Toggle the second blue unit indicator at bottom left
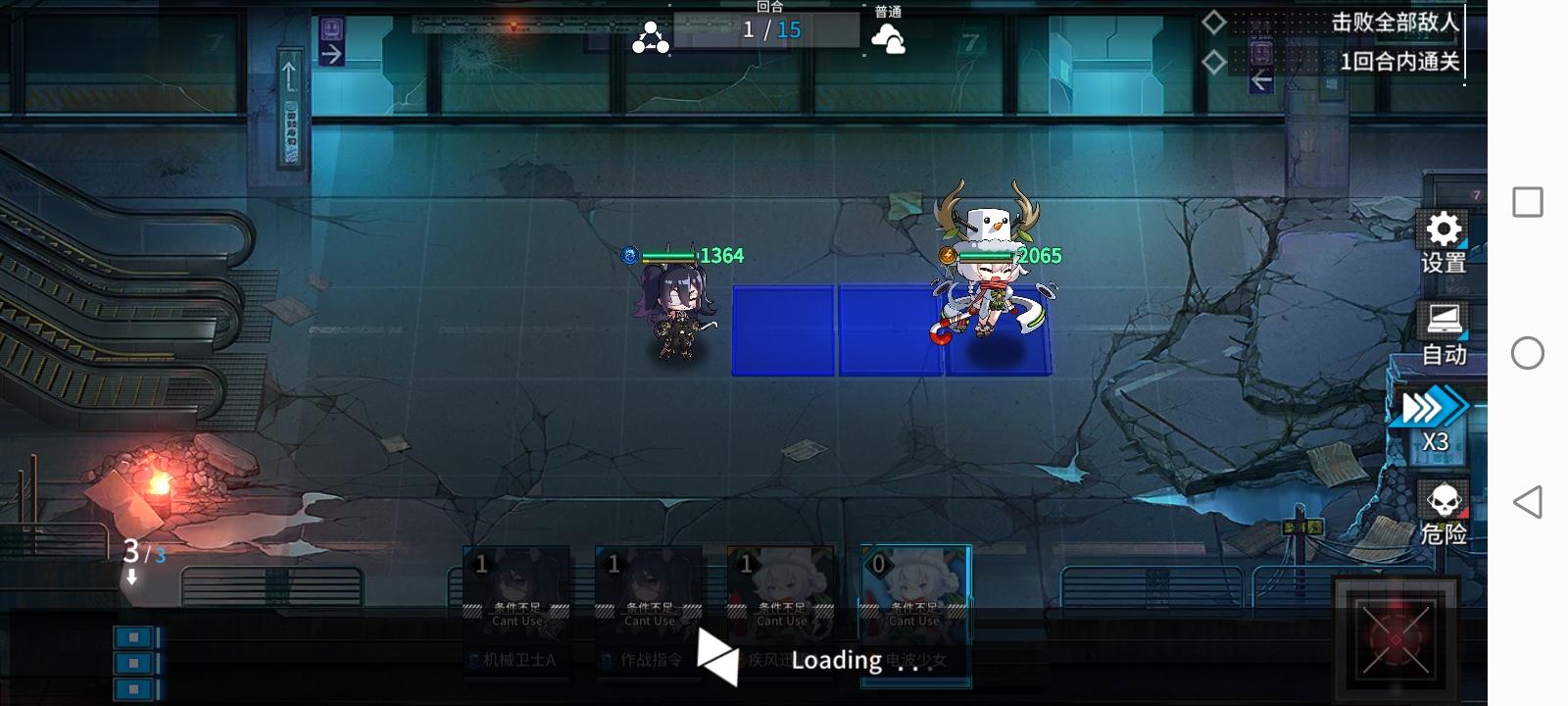 (133, 664)
